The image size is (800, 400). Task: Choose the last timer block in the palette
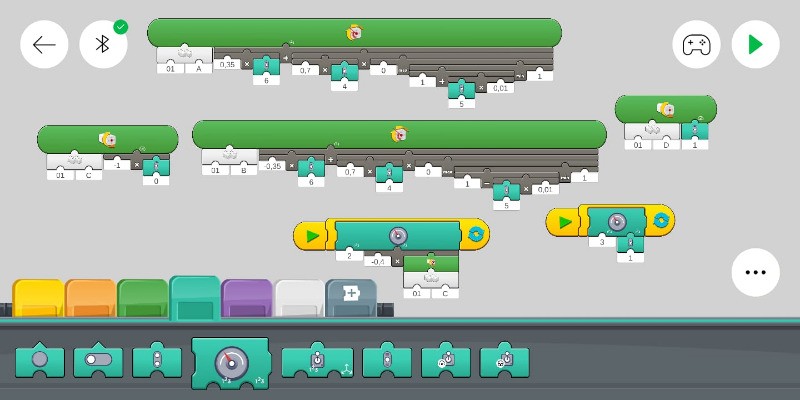point(504,362)
